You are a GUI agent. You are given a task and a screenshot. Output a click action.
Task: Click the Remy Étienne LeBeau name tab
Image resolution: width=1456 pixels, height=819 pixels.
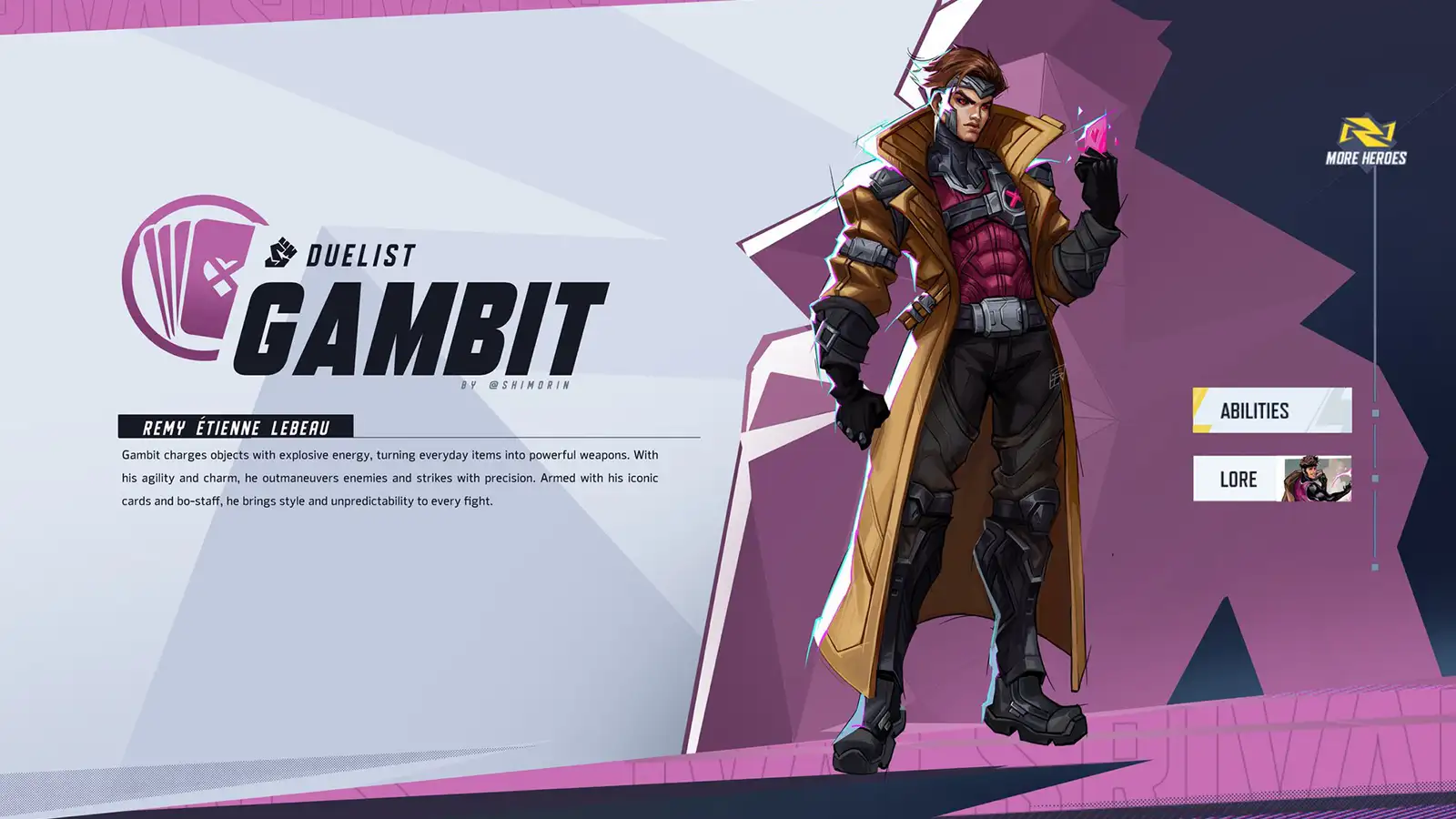point(237,423)
